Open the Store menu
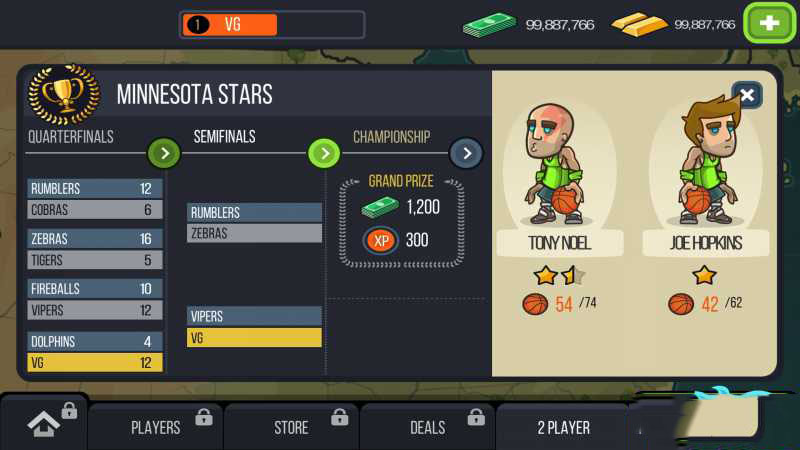Screen dimensions: 800x450 point(292,427)
